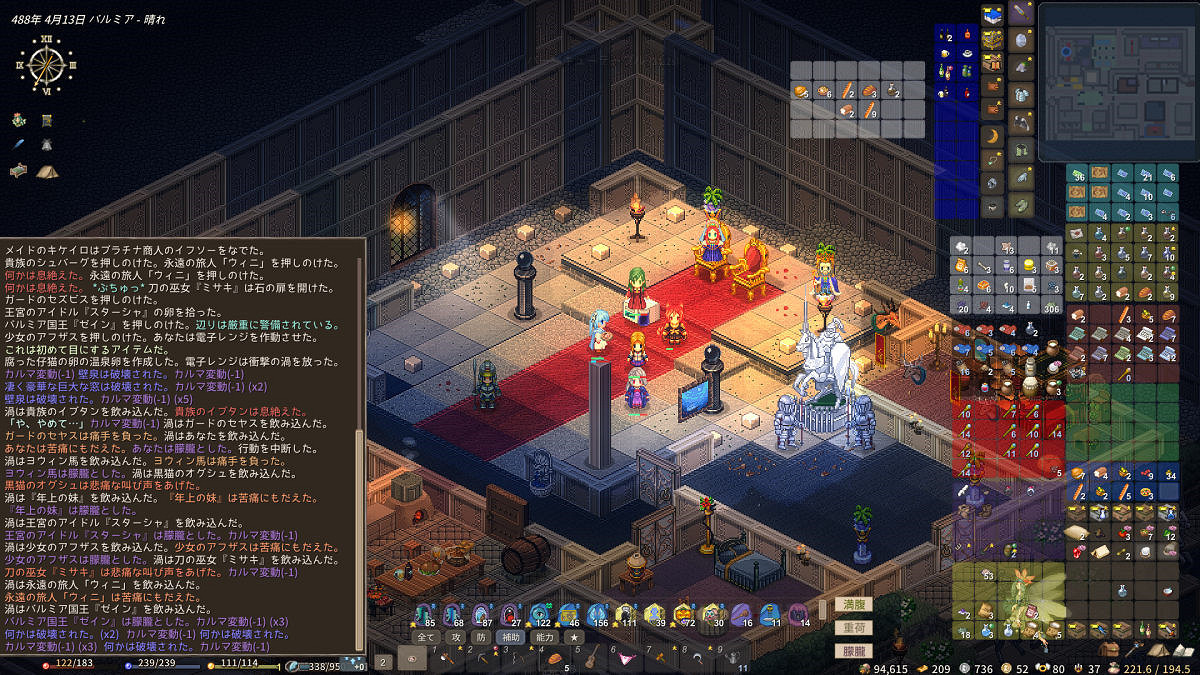Select the 攻 ability filter tab
The width and height of the screenshot is (1200, 675).
455,636
